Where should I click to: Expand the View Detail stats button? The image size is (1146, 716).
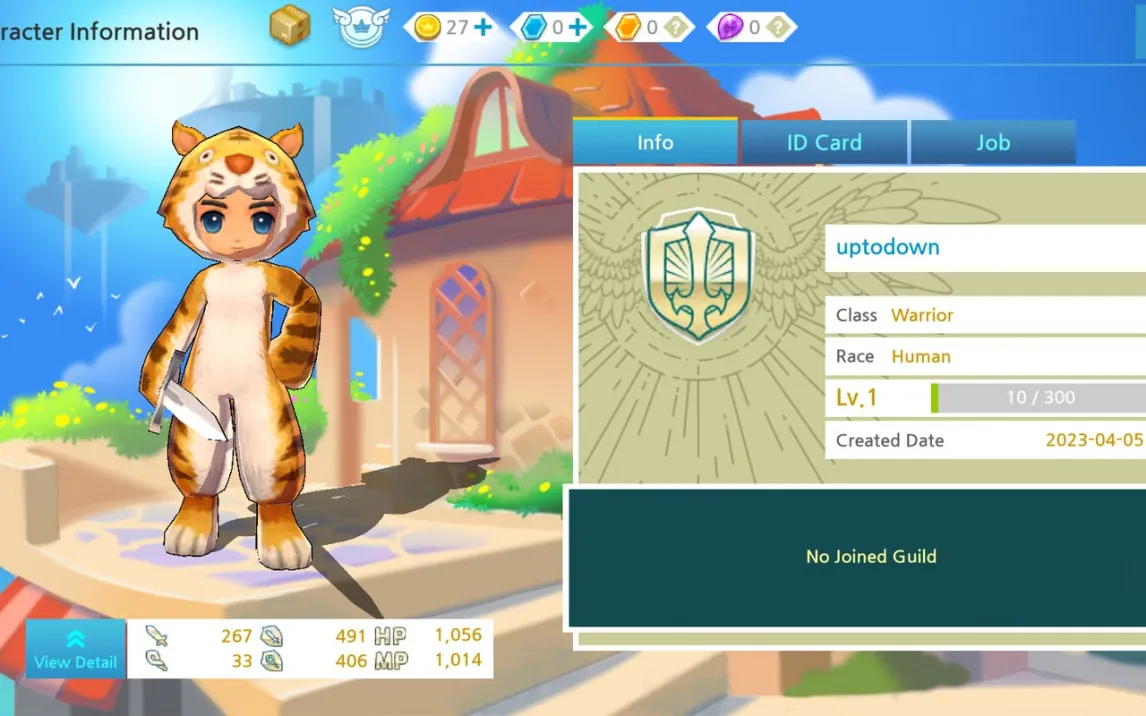[75, 649]
